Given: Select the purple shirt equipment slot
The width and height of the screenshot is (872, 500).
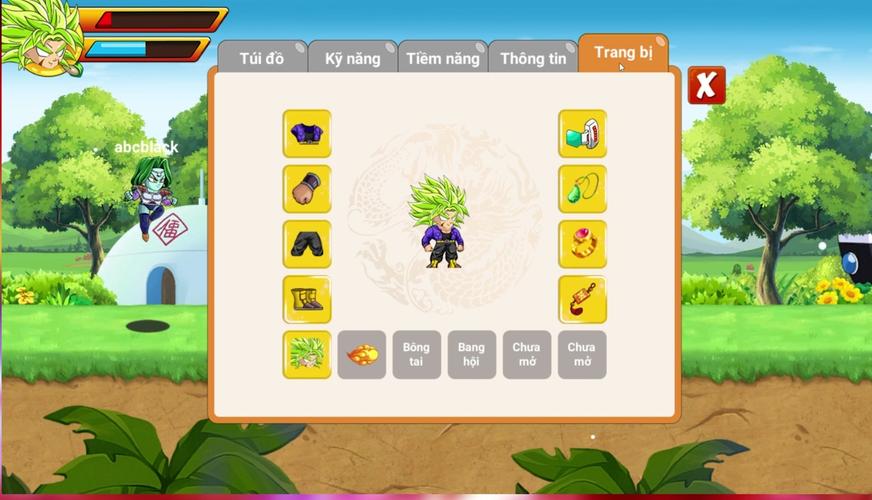Looking at the screenshot, I should coord(307,134).
